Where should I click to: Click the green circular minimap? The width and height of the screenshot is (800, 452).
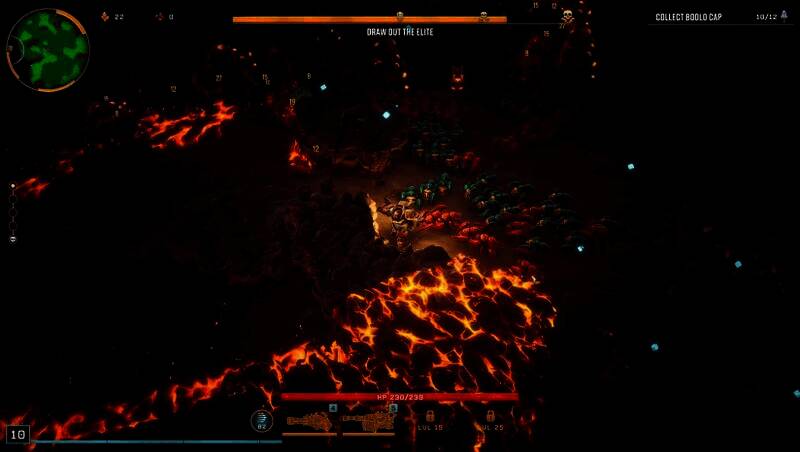[x=47, y=49]
